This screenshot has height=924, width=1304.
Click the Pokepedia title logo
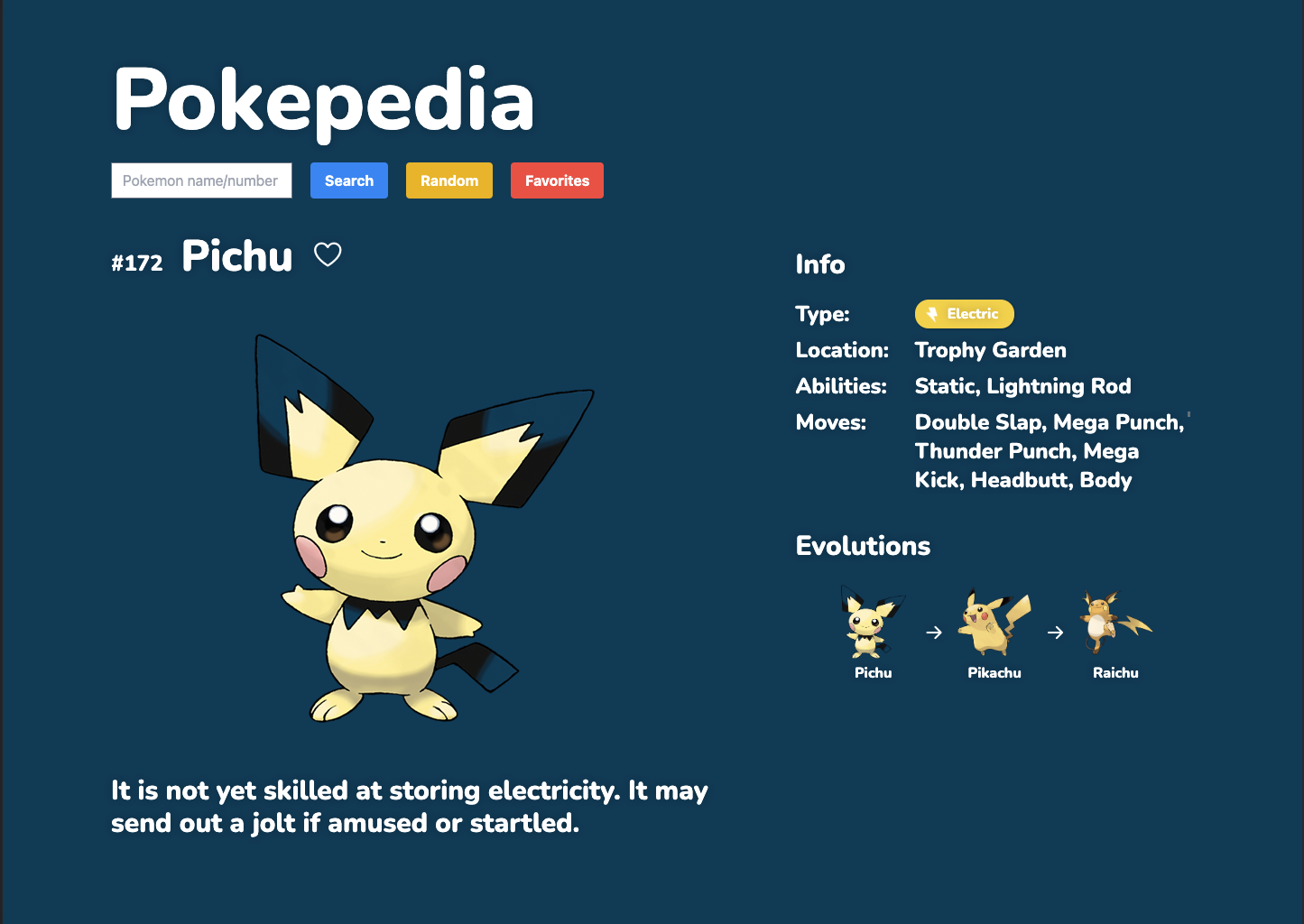tap(324, 100)
